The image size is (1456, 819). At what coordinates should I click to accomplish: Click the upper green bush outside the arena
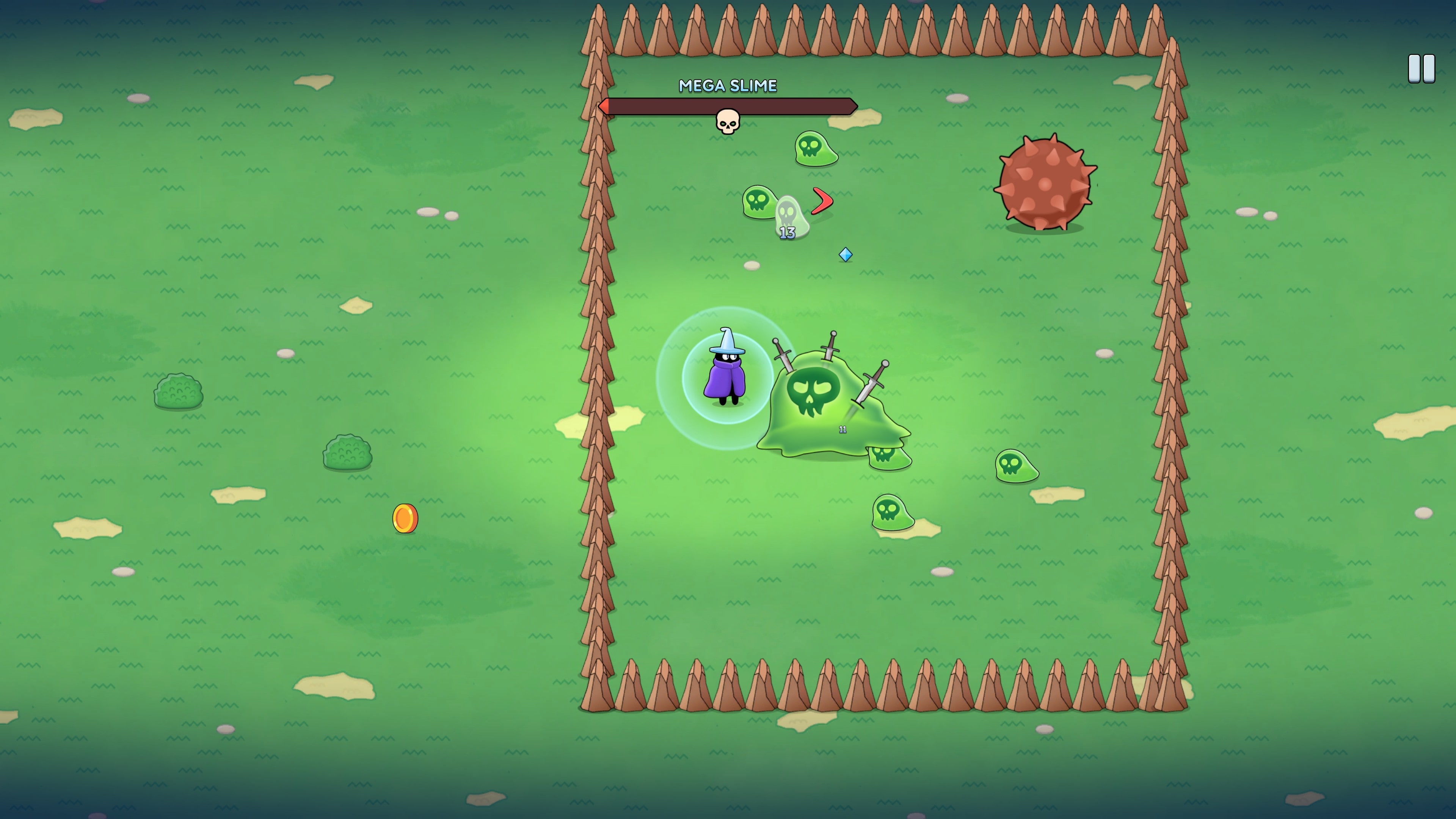[x=179, y=392]
